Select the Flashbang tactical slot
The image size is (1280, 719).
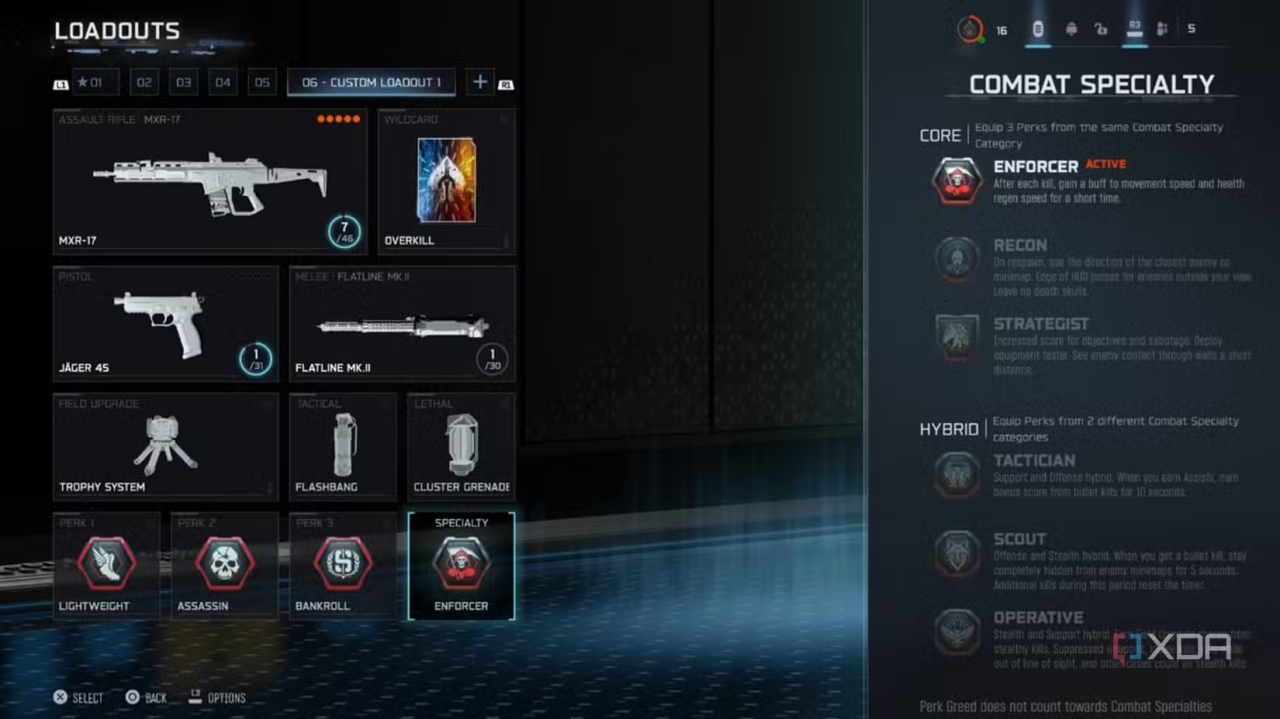click(x=342, y=446)
